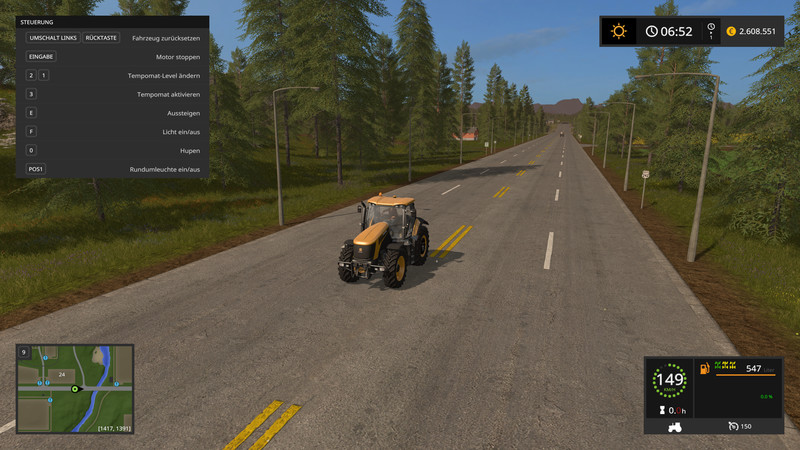Click field 24 on the minimap

pyautogui.click(x=61, y=375)
